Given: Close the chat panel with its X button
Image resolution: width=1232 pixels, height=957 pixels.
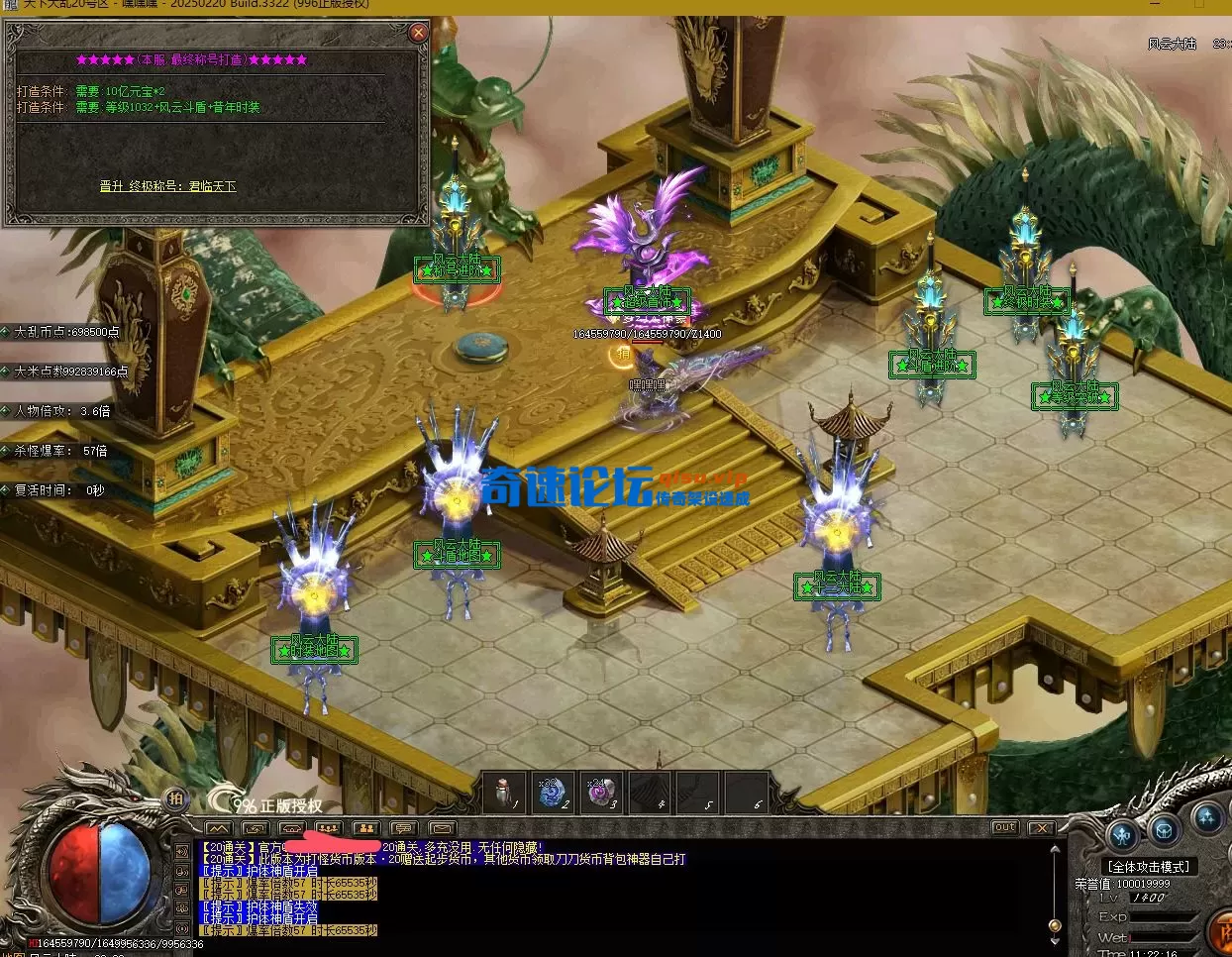Looking at the screenshot, I should [1041, 827].
